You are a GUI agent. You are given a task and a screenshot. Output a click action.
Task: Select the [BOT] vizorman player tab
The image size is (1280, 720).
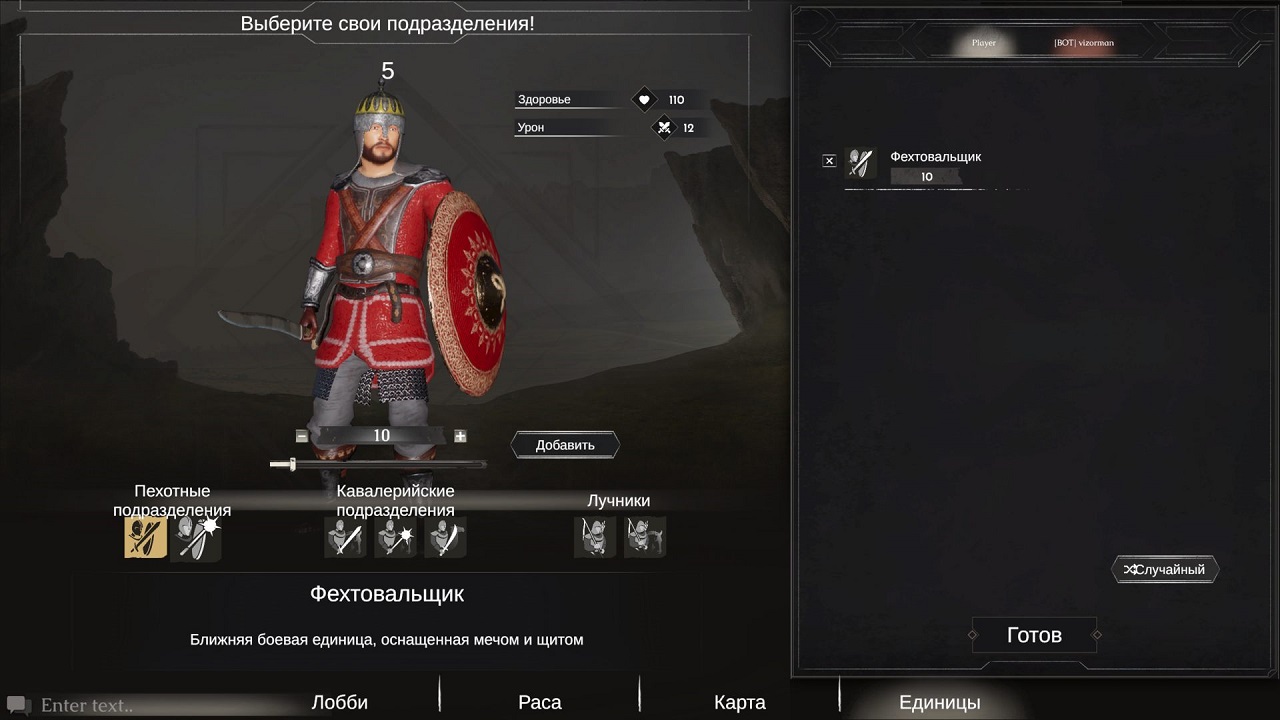tap(1083, 43)
